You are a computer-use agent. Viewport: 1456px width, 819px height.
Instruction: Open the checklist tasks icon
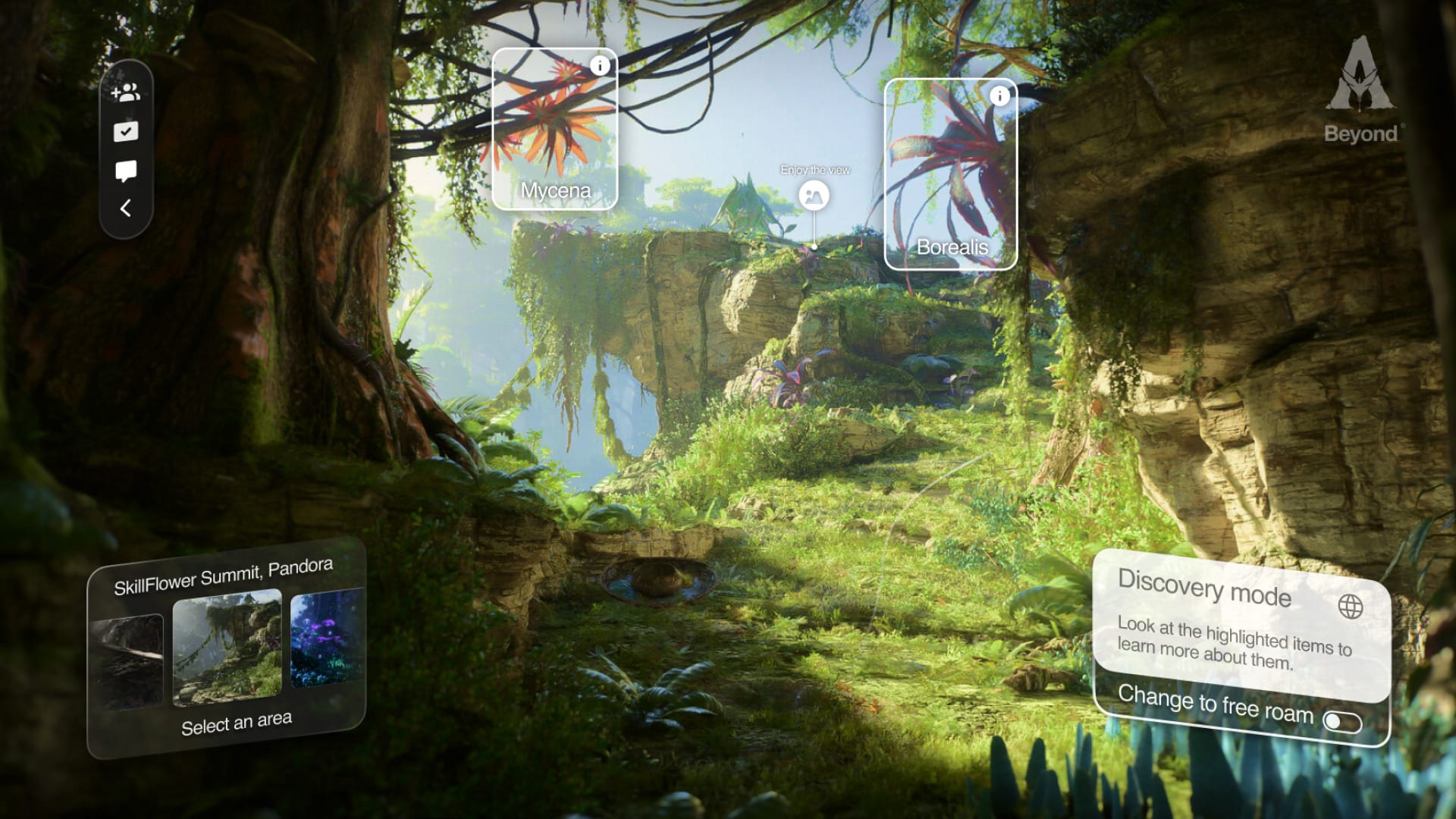pyautogui.click(x=126, y=132)
